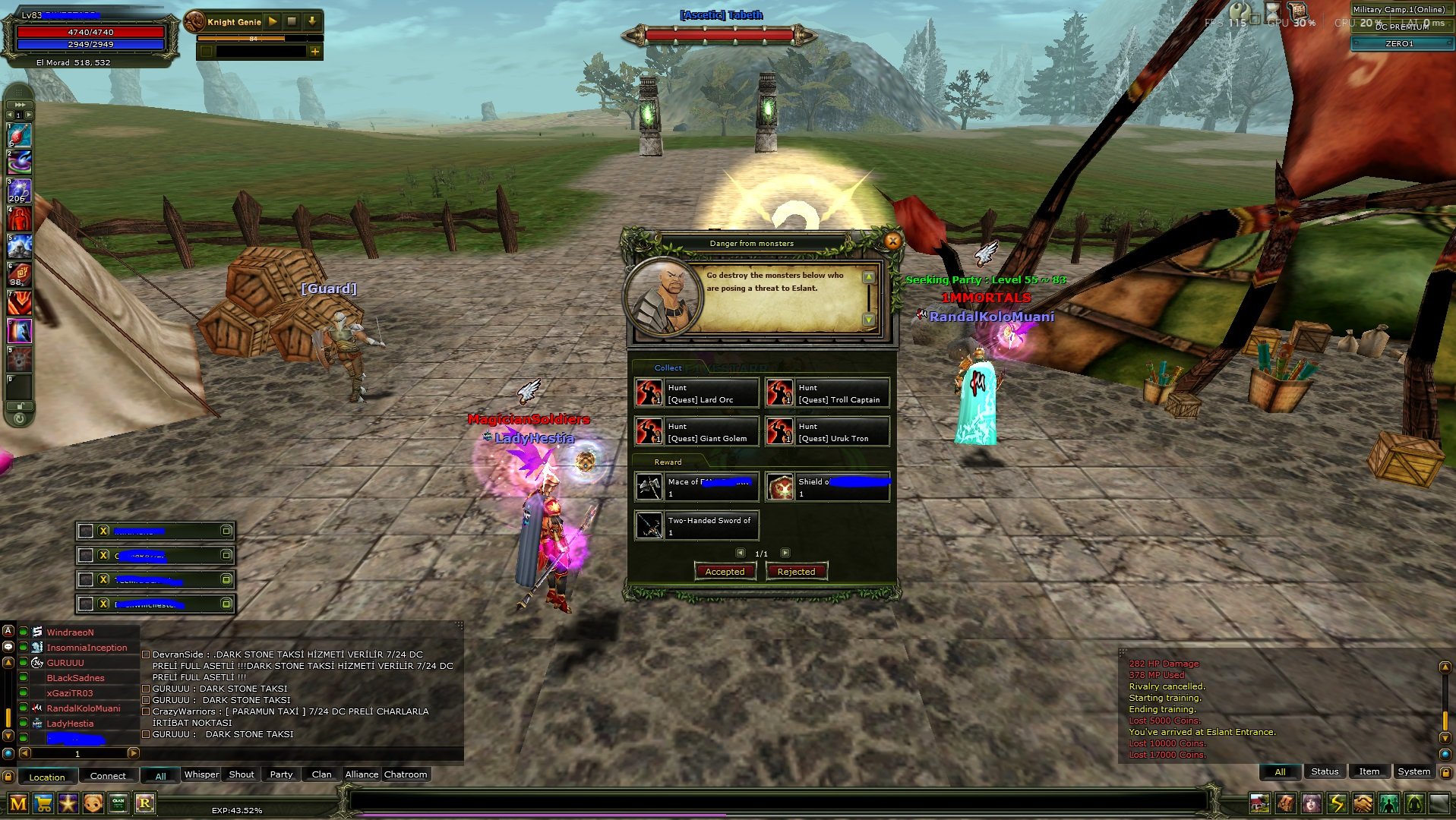Start the Knight Genie with play button
Viewport: 1456px width, 820px height.
pos(273,21)
